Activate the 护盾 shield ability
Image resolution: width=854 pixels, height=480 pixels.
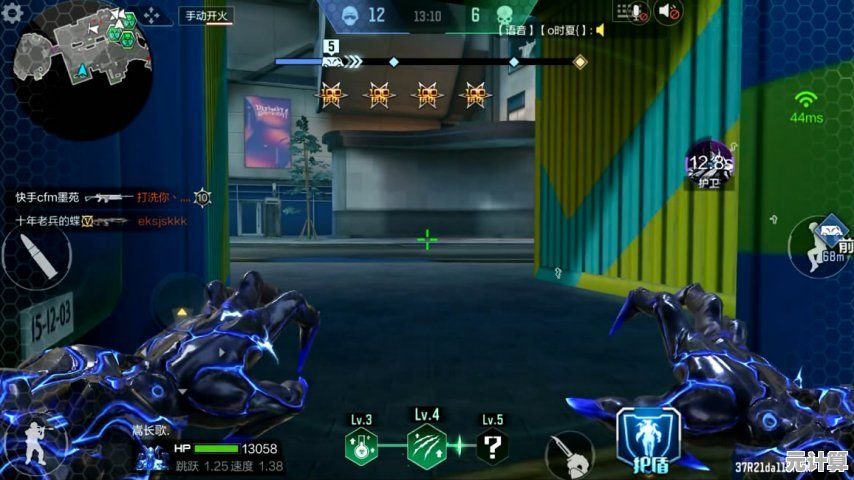648,439
